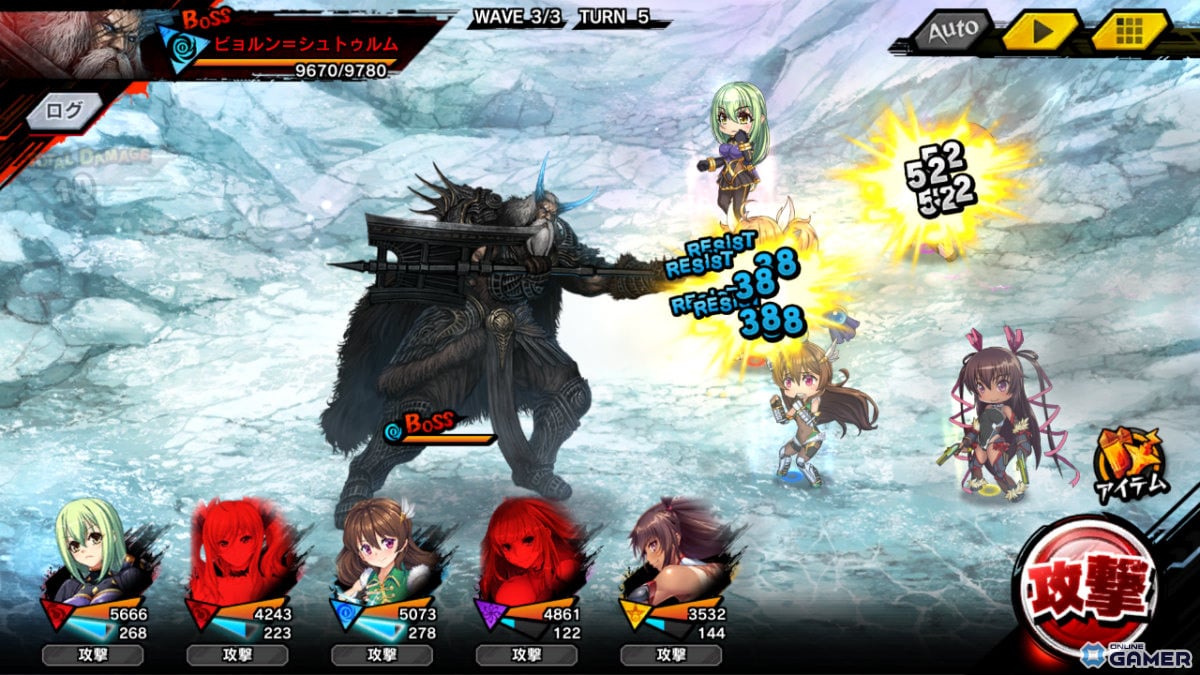1200x675 pixels.
Task: Toggle the Auto battle button
Action: coord(951,31)
